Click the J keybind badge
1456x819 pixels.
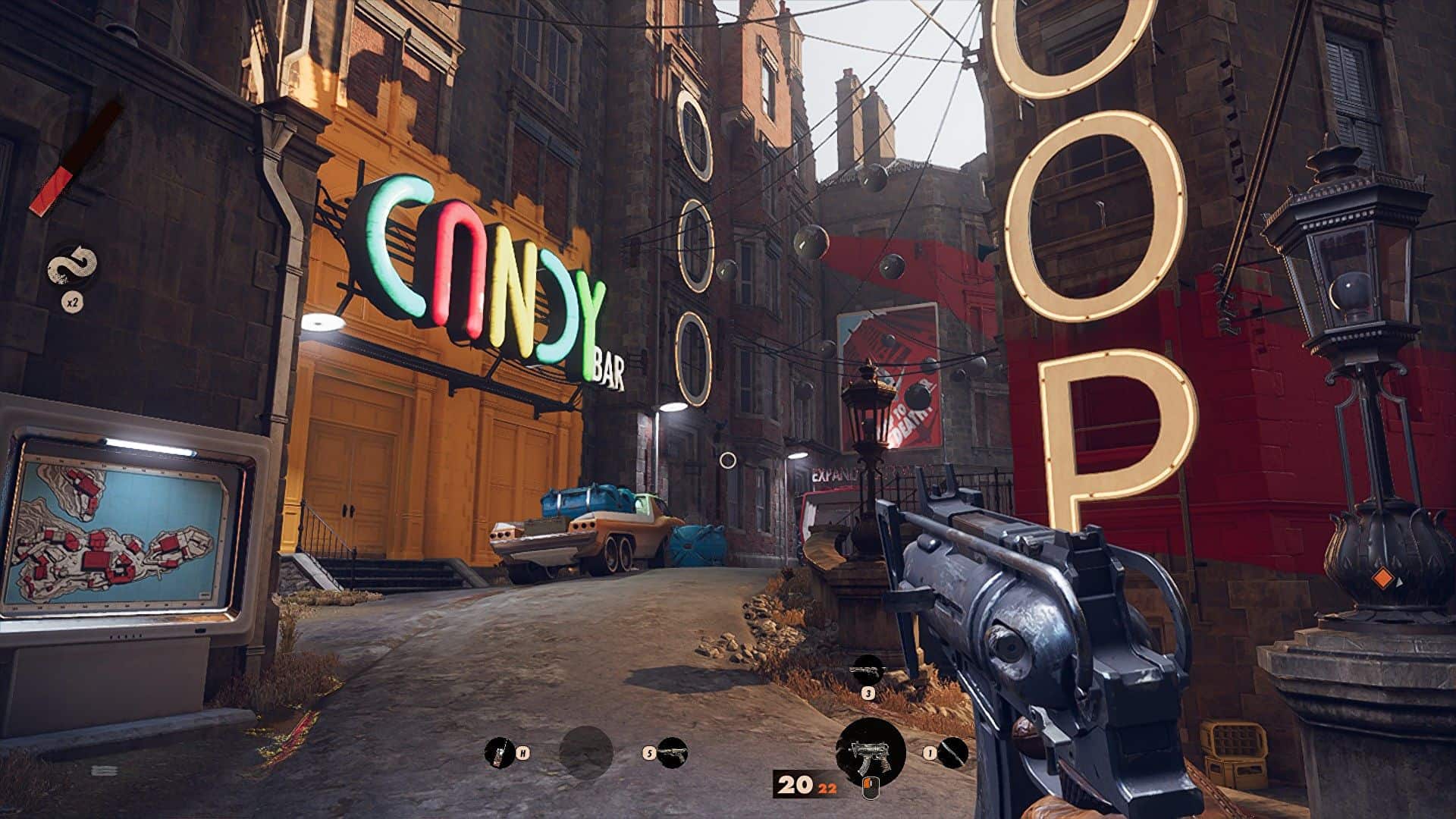(868, 692)
